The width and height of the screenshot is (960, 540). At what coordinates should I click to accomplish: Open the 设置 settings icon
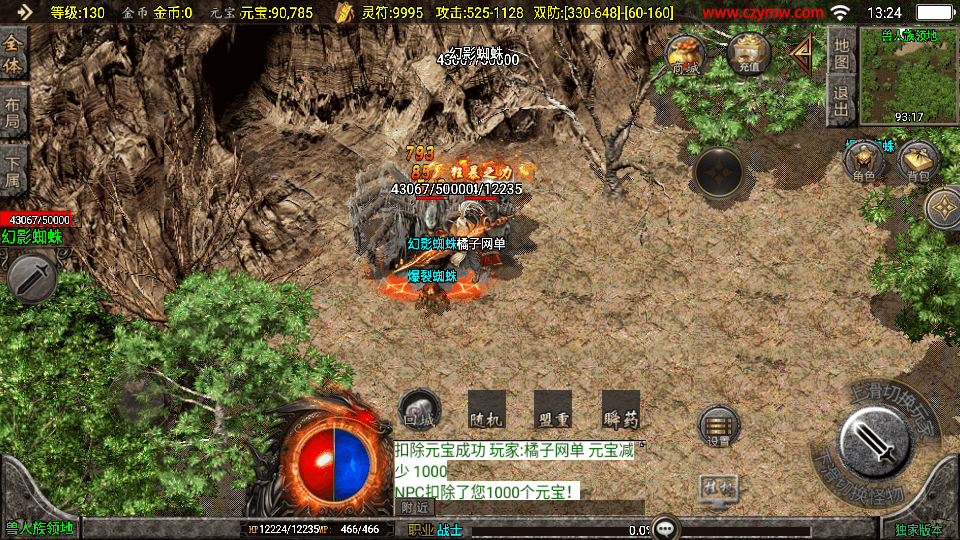(x=718, y=426)
